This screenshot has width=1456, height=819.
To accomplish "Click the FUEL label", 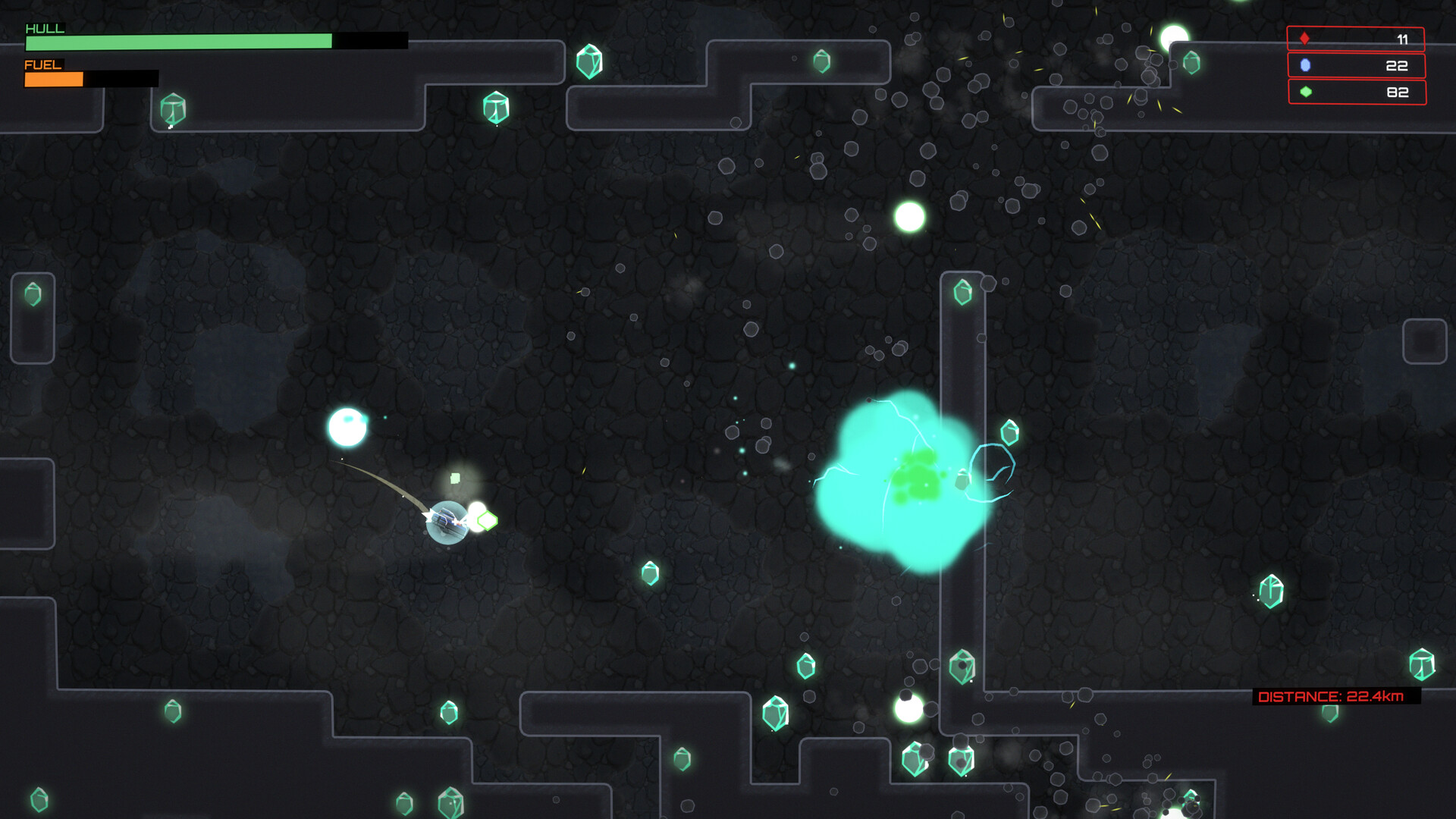I will pos(42,66).
